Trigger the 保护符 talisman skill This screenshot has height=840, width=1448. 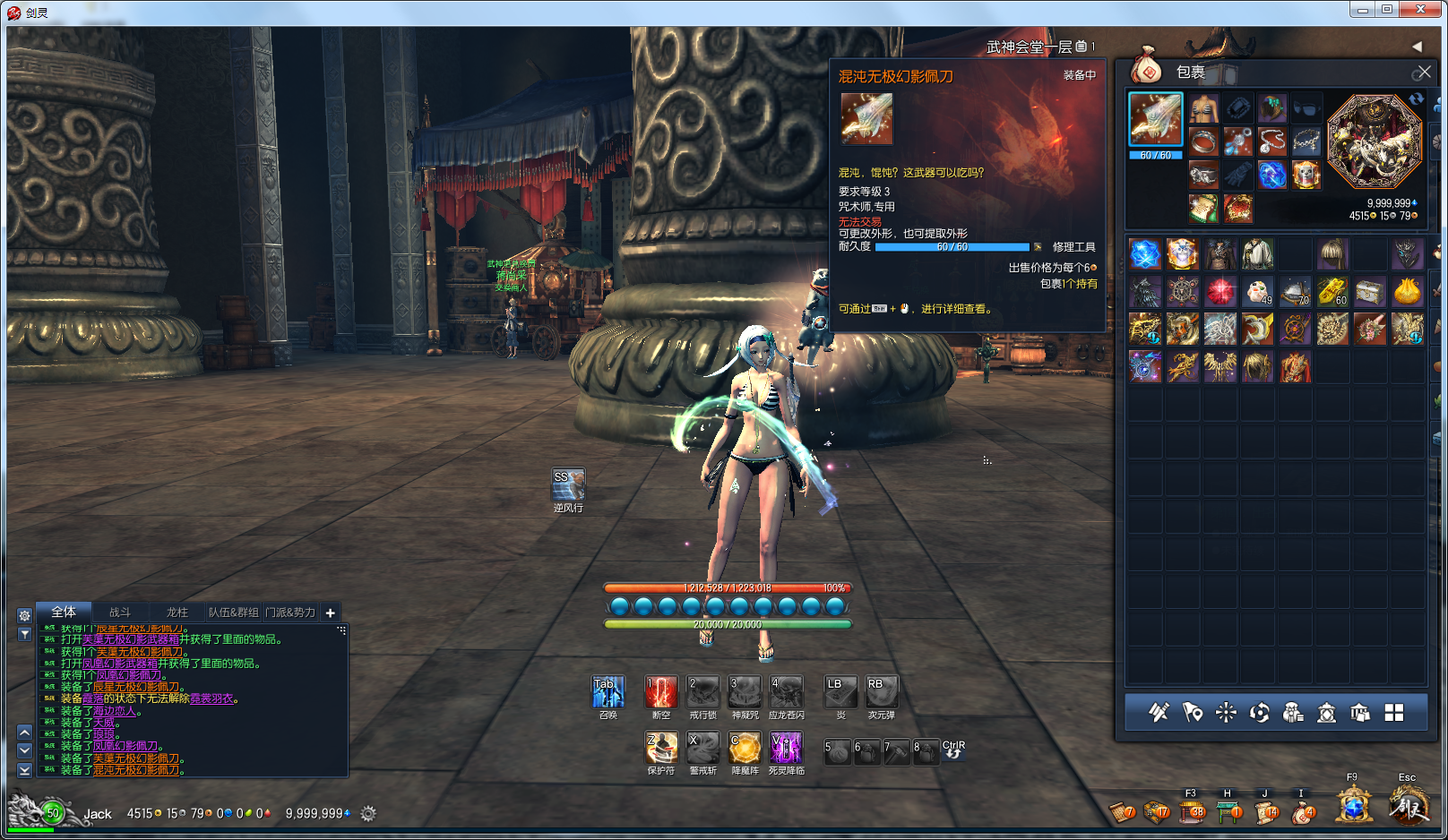[x=661, y=748]
